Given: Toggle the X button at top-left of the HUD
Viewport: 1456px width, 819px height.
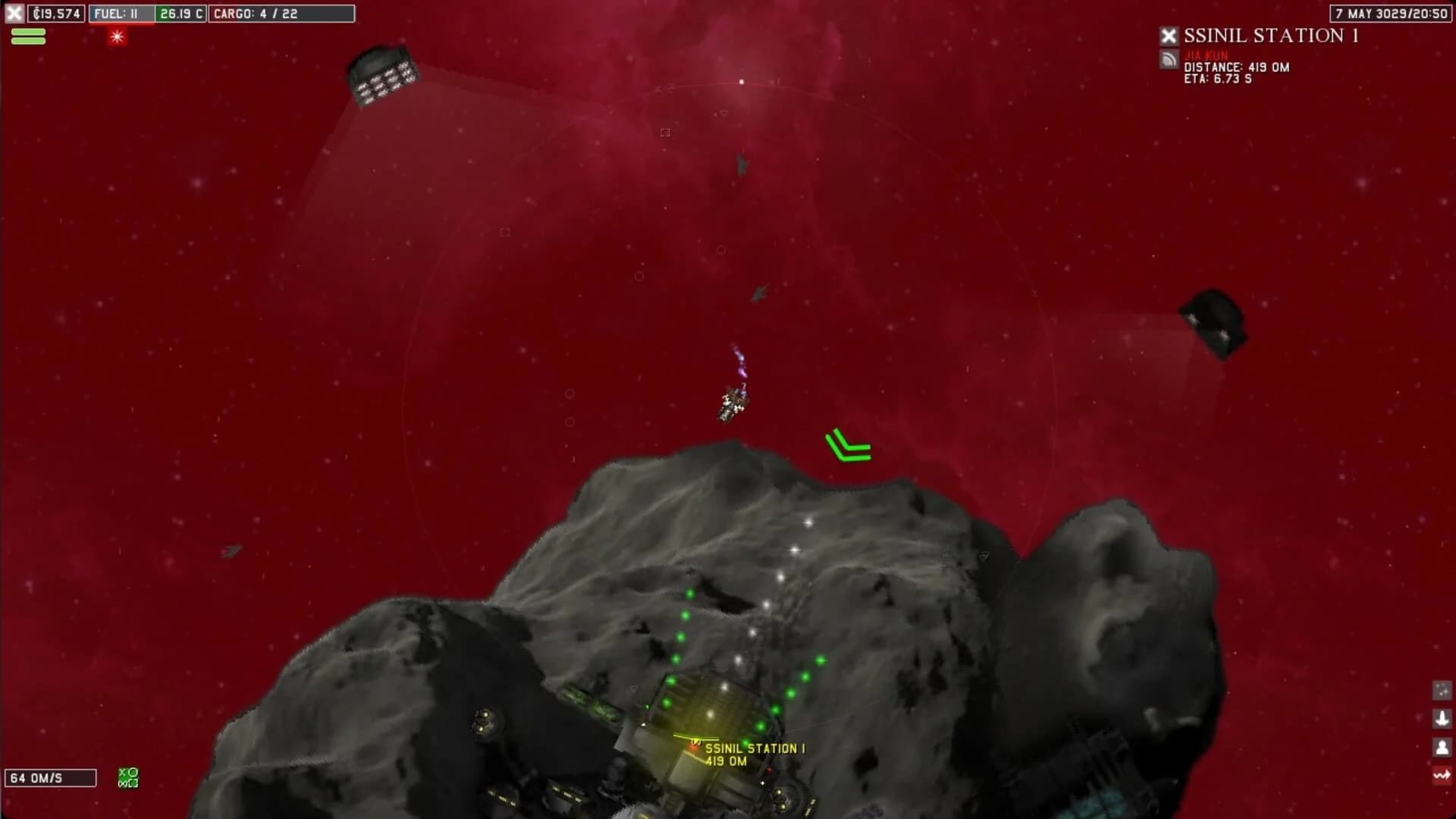Looking at the screenshot, I should tap(12, 14).
